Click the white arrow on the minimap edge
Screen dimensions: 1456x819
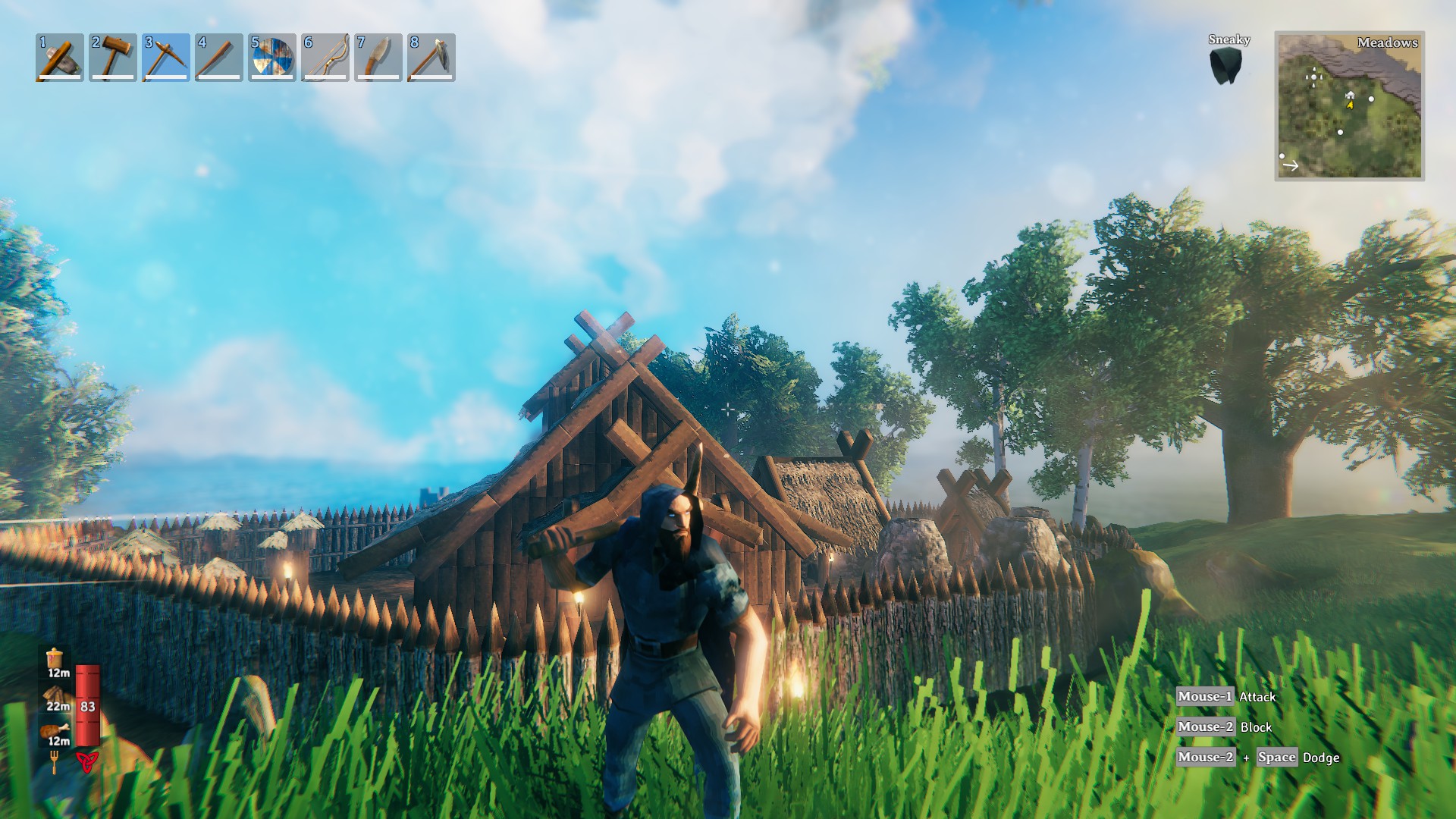click(1290, 166)
